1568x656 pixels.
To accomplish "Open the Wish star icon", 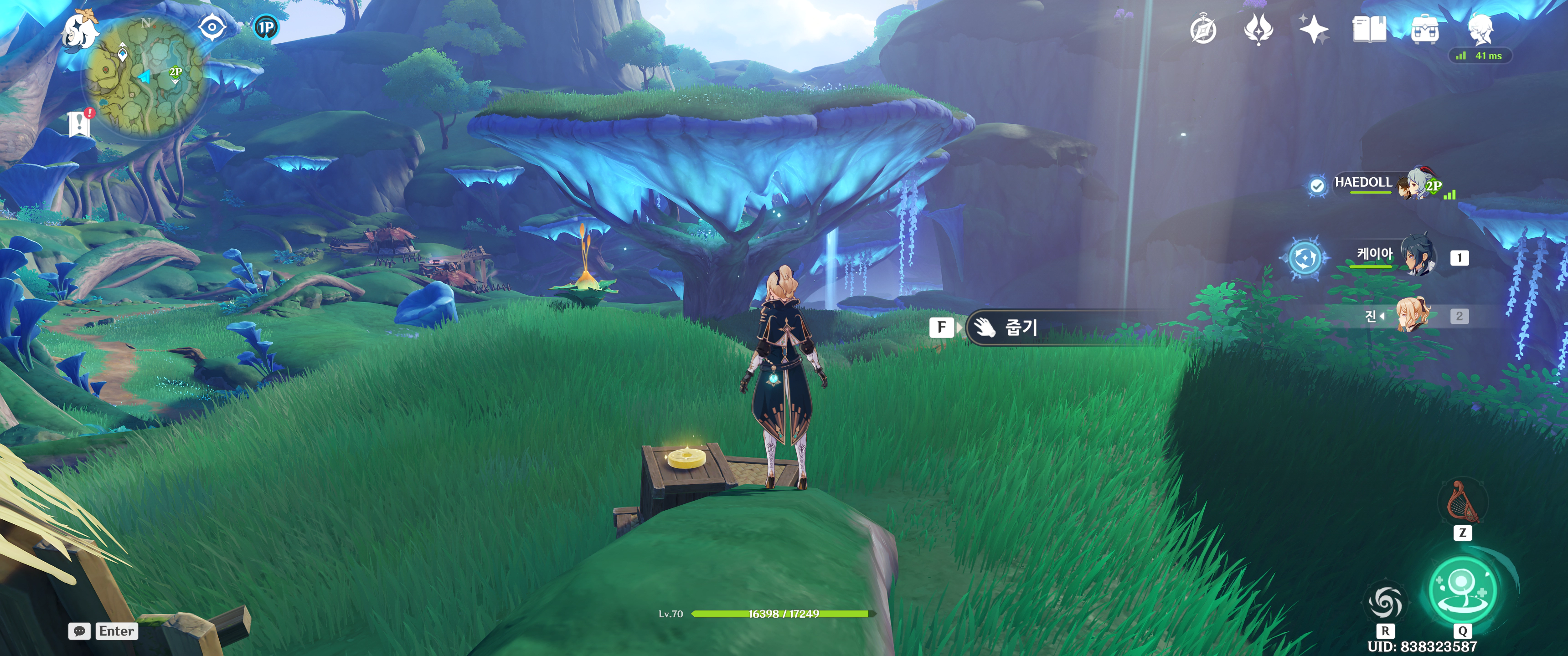I will pyautogui.click(x=1314, y=29).
